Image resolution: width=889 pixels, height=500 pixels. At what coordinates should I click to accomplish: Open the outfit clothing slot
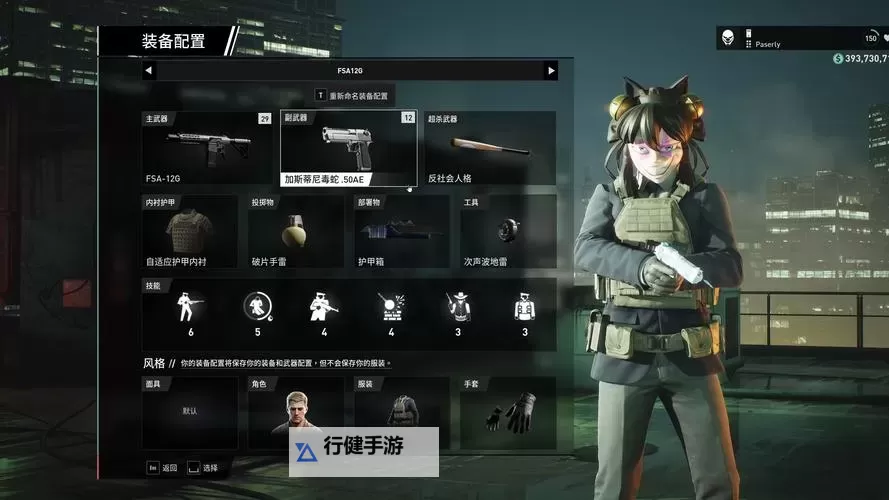[x=402, y=412]
